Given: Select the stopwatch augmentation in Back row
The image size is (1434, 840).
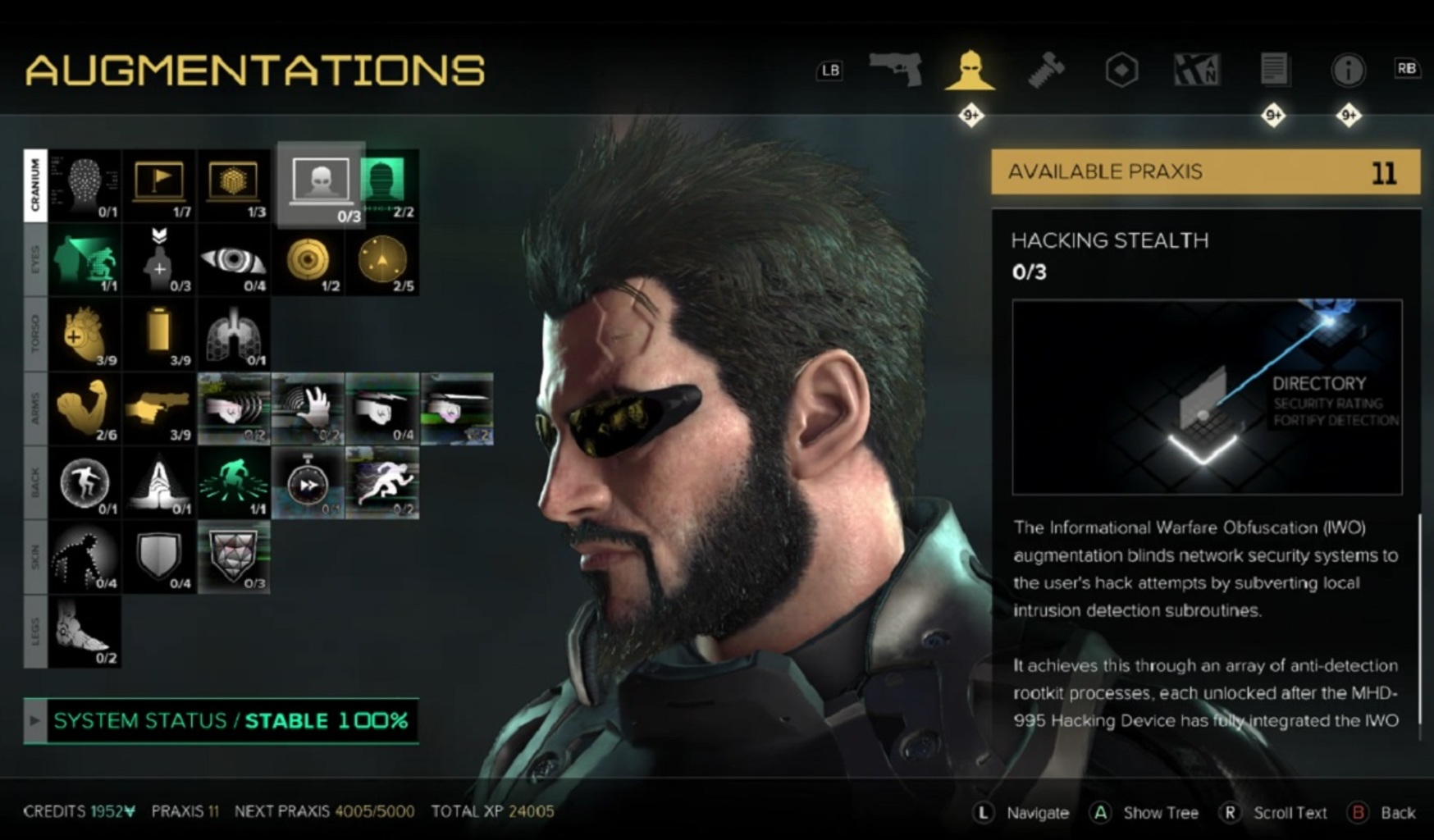Looking at the screenshot, I should 308,483.
